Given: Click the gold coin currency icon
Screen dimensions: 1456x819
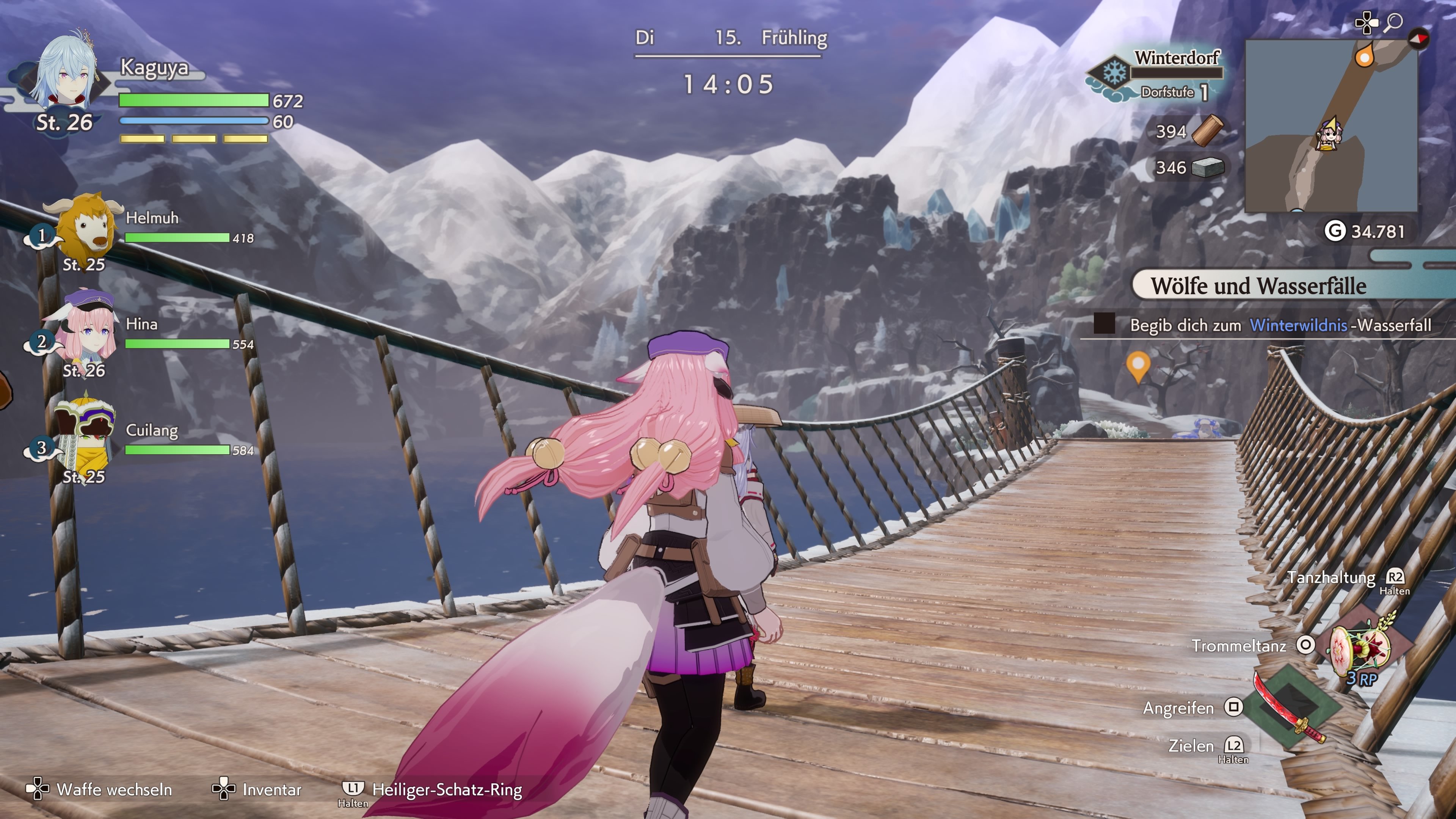Looking at the screenshot, I should [x=1335, y=231].
